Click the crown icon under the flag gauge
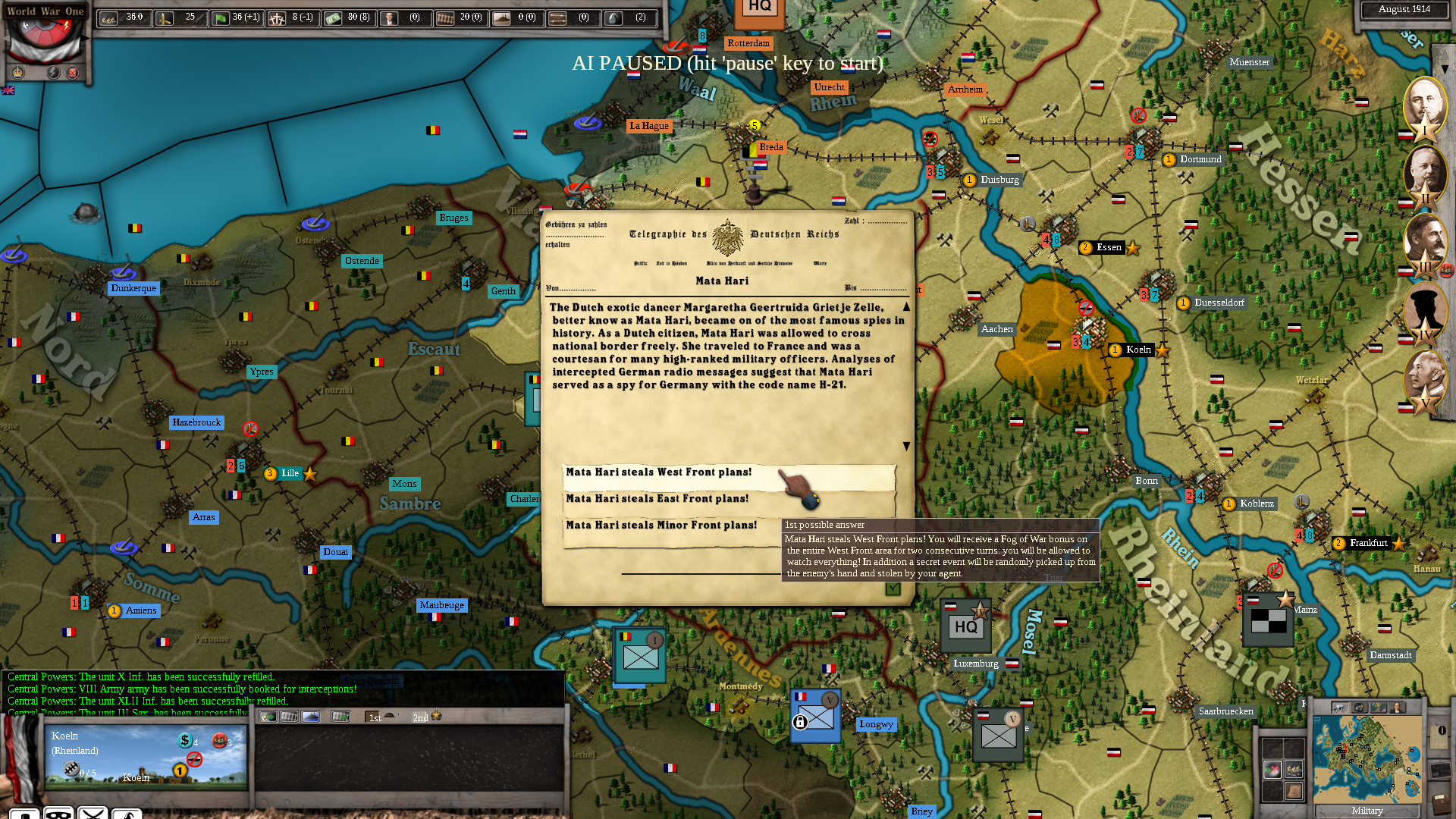This screenshot has width=1456, height=819. click(18, 73)
